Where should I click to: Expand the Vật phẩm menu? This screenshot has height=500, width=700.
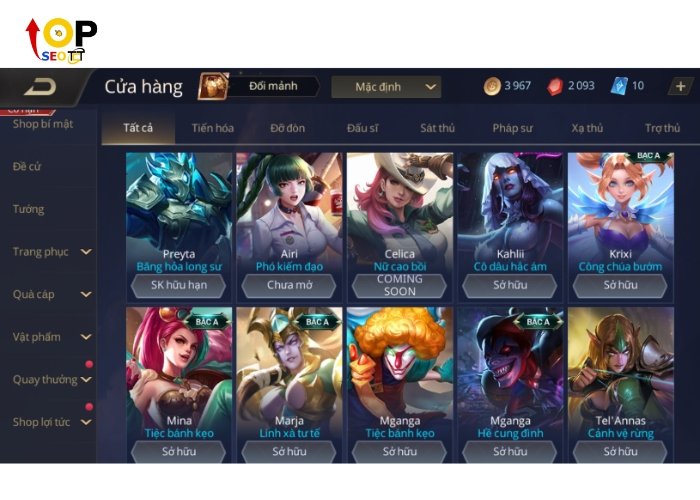click(x=50, y=337)
